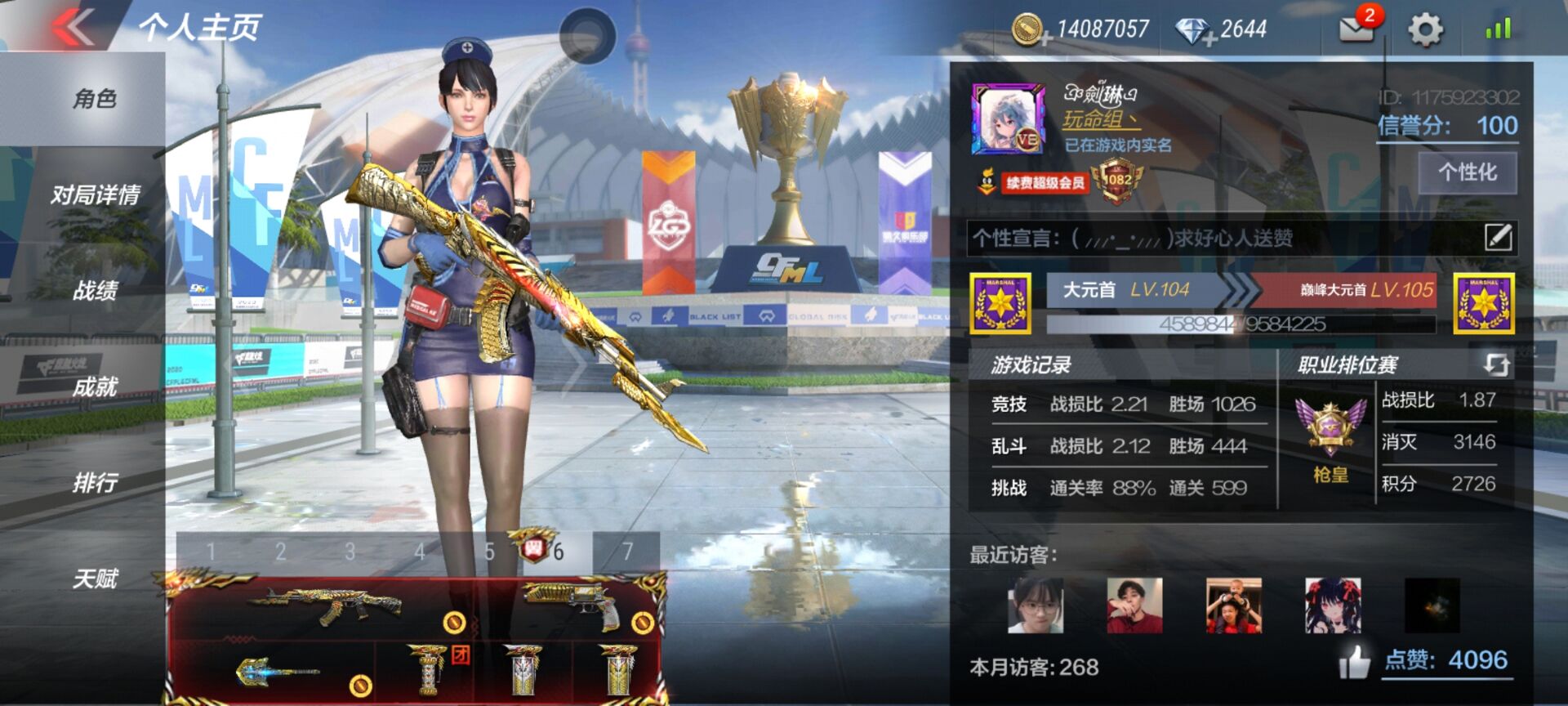Open the recent visitor wearing glasses
The image size is (1568, 706).
(x=1036, y=605)
